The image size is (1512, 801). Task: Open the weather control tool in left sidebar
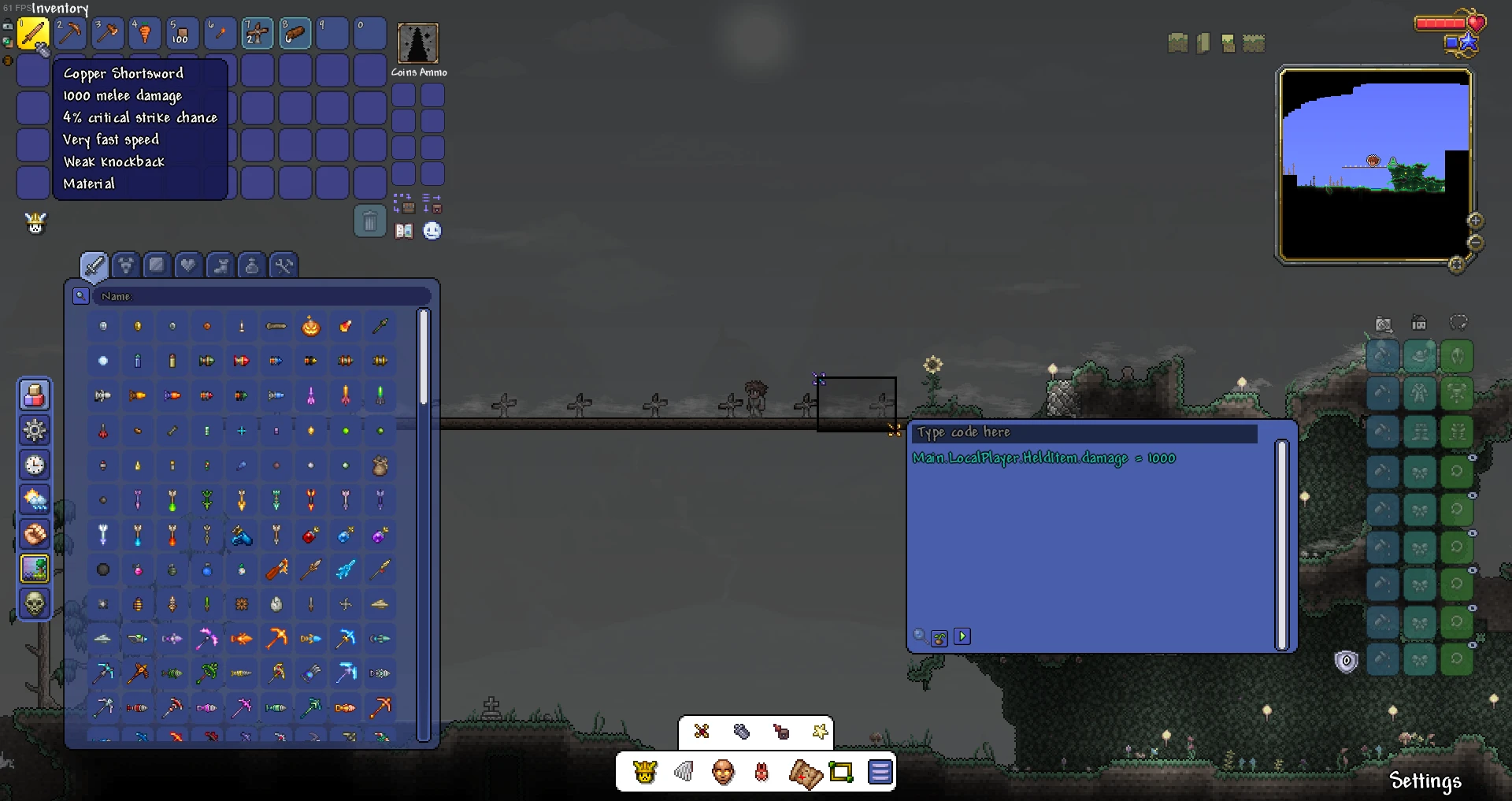tap(35, 499)
